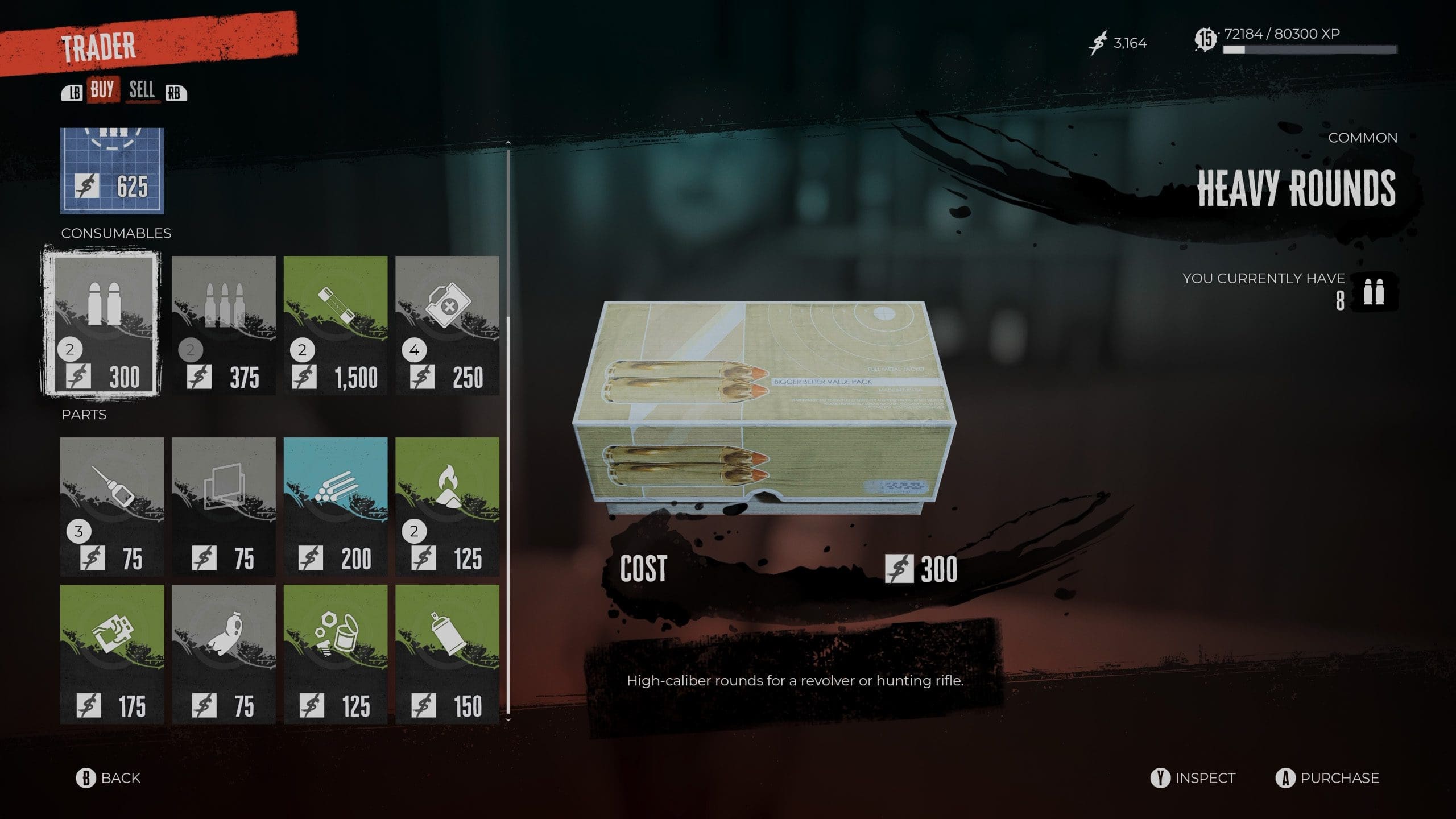
Task: Choose the three-bullet ammo item costing 375
Action: (x=224, y=325)
